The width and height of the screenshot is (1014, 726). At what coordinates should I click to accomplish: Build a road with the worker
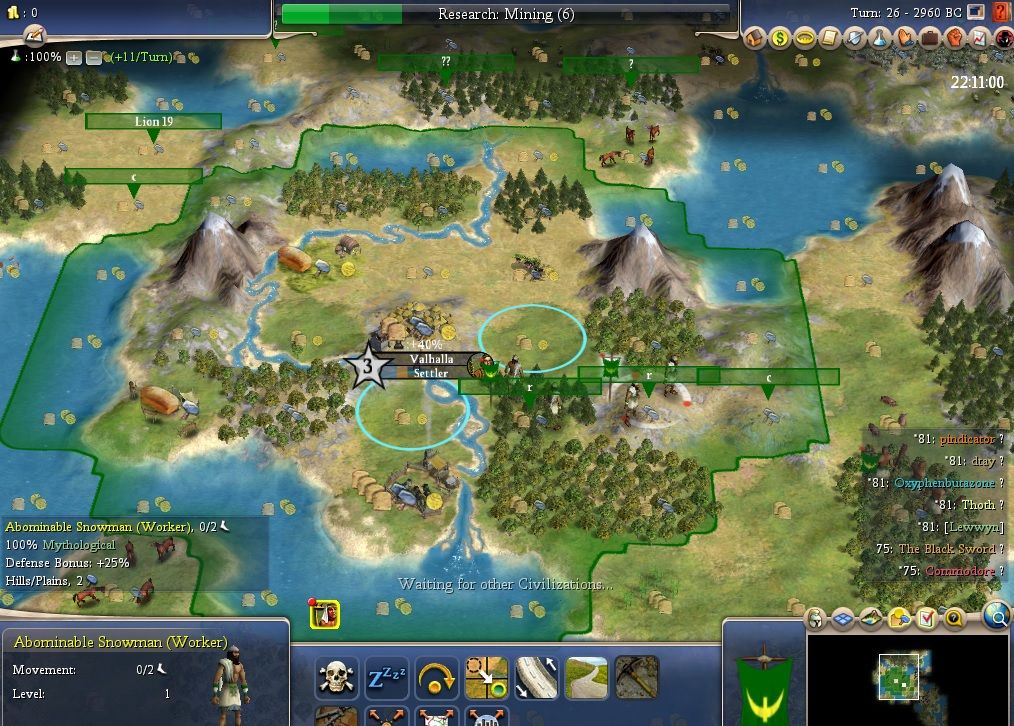pos(586,678)
